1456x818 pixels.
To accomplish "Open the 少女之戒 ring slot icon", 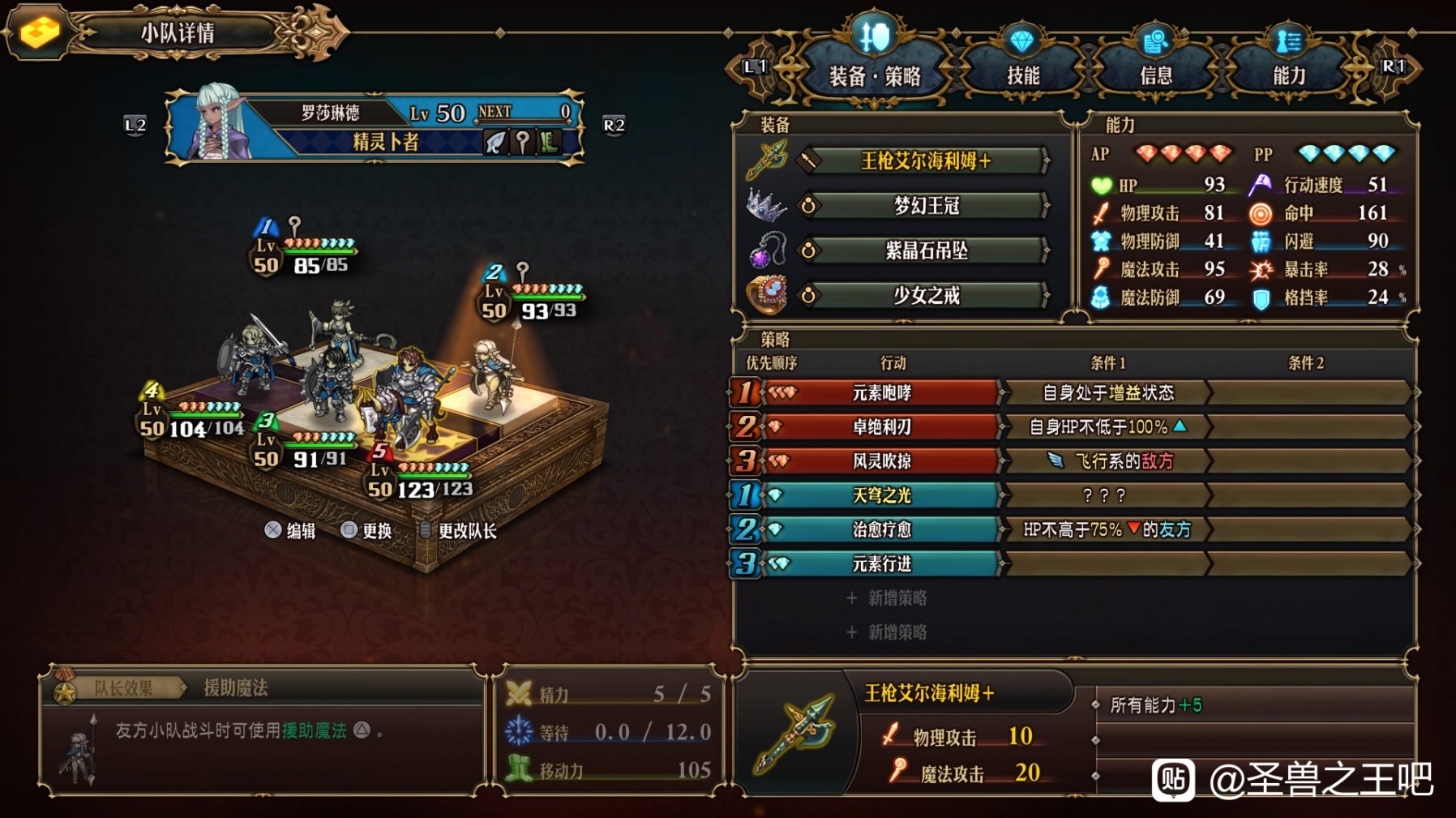I will (x=766, y=297).
